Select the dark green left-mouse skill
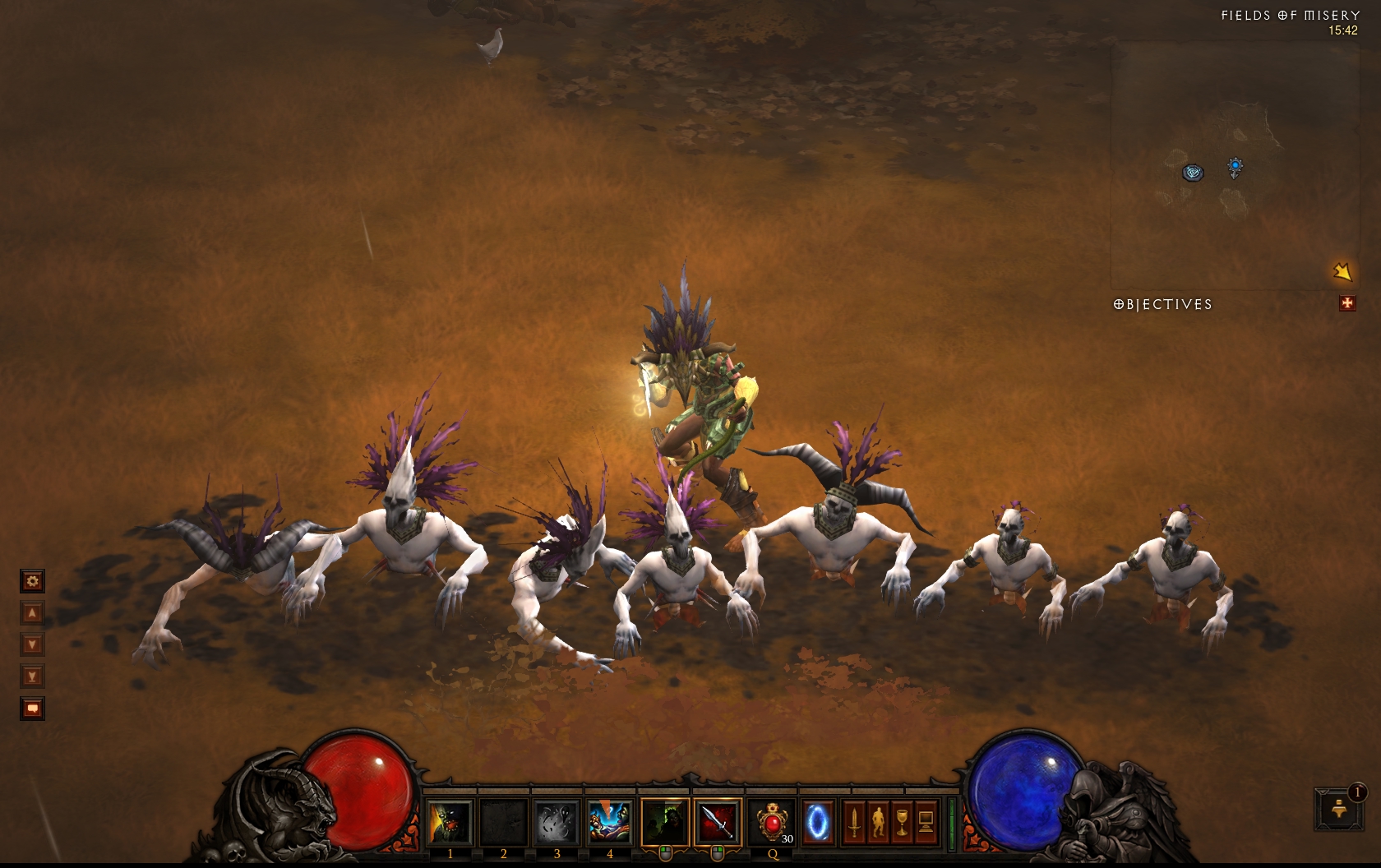 [664, 822]
